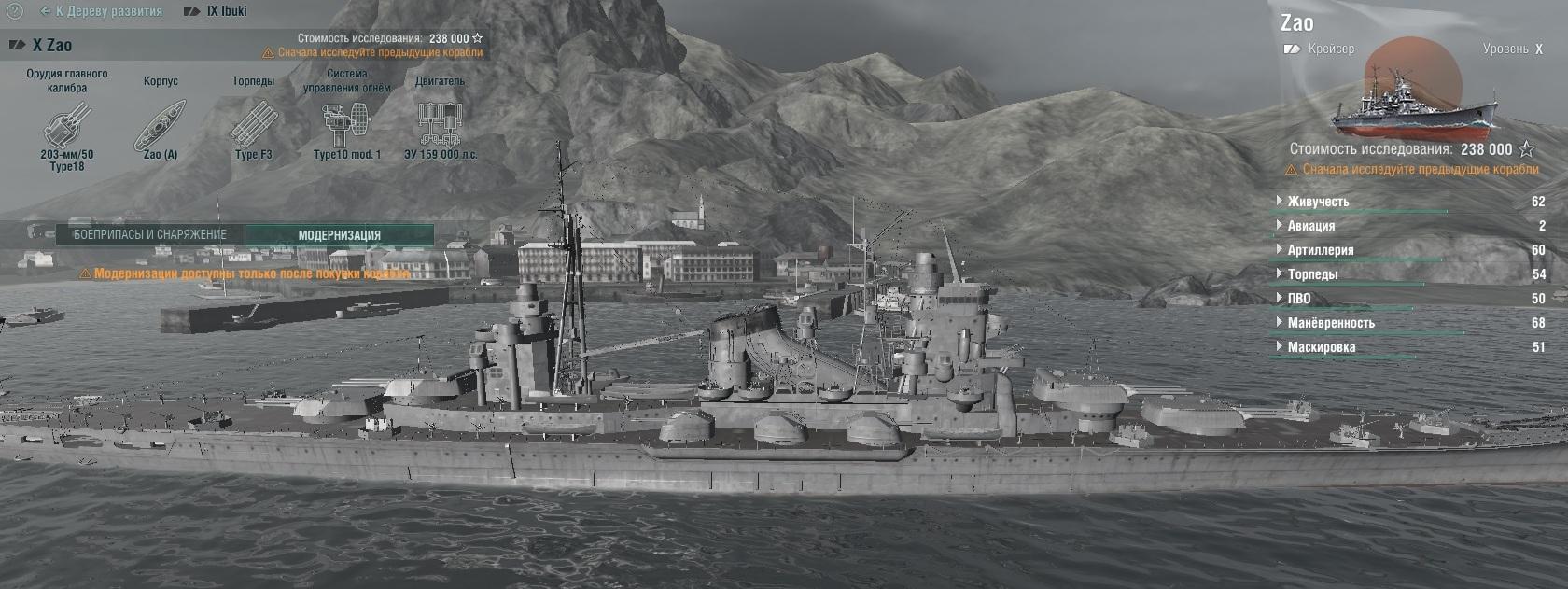Viewport: 1568px width, 589px height.
Task: Expand the Маскировка stat row
Action: click(x=1321, y=347)
